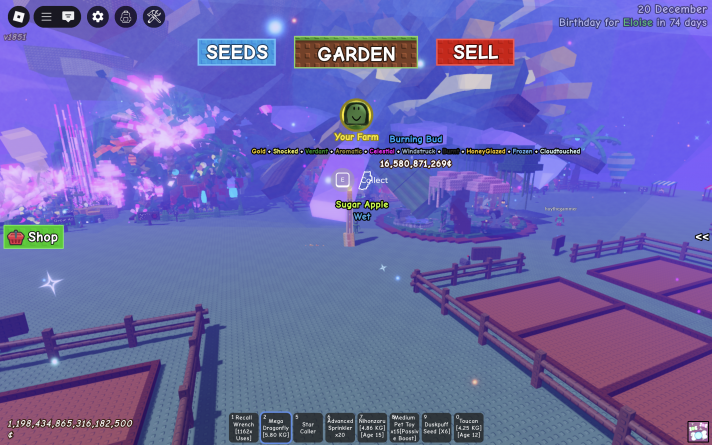Open the hamburger list menu icon
This screenshot has height=445, width=712.
click(x=46, y=17)
